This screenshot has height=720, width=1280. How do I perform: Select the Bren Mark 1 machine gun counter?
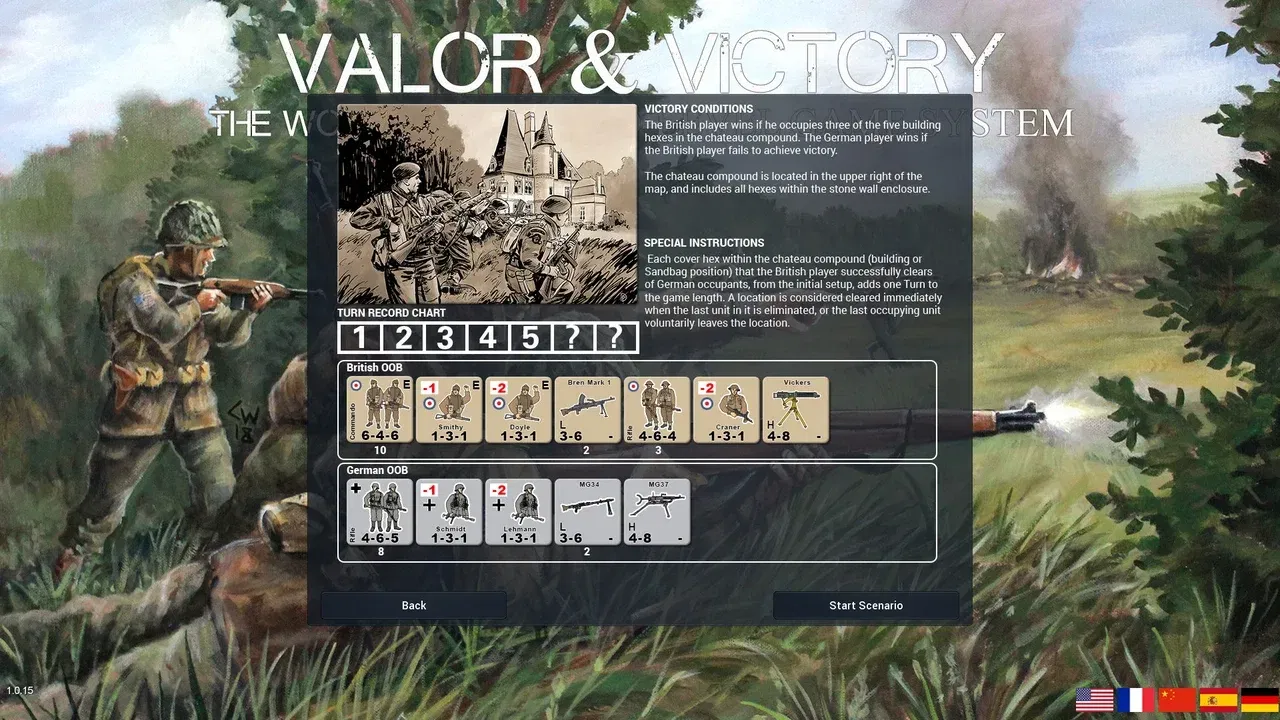[x=587, y=409]
